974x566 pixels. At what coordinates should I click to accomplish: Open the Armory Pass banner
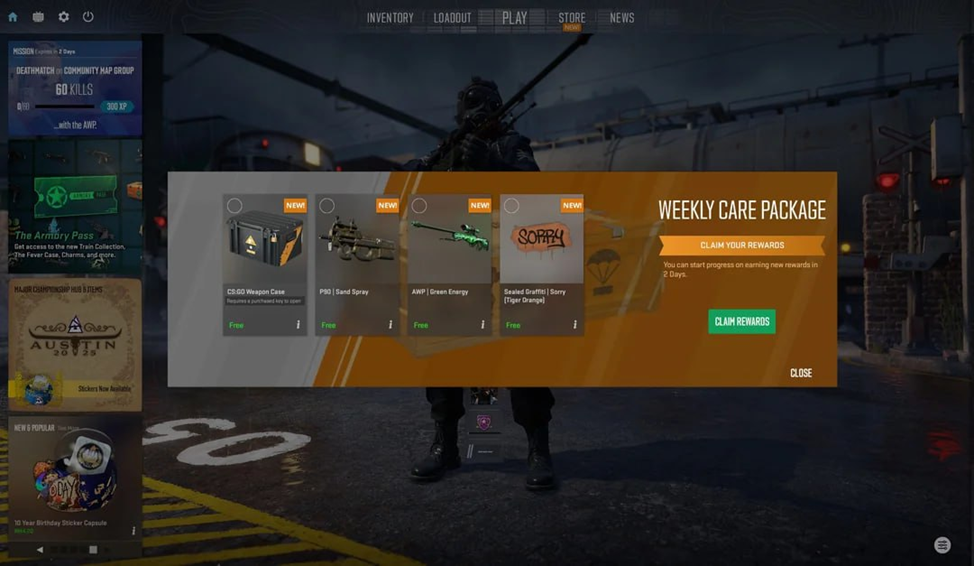click(75, 207)
